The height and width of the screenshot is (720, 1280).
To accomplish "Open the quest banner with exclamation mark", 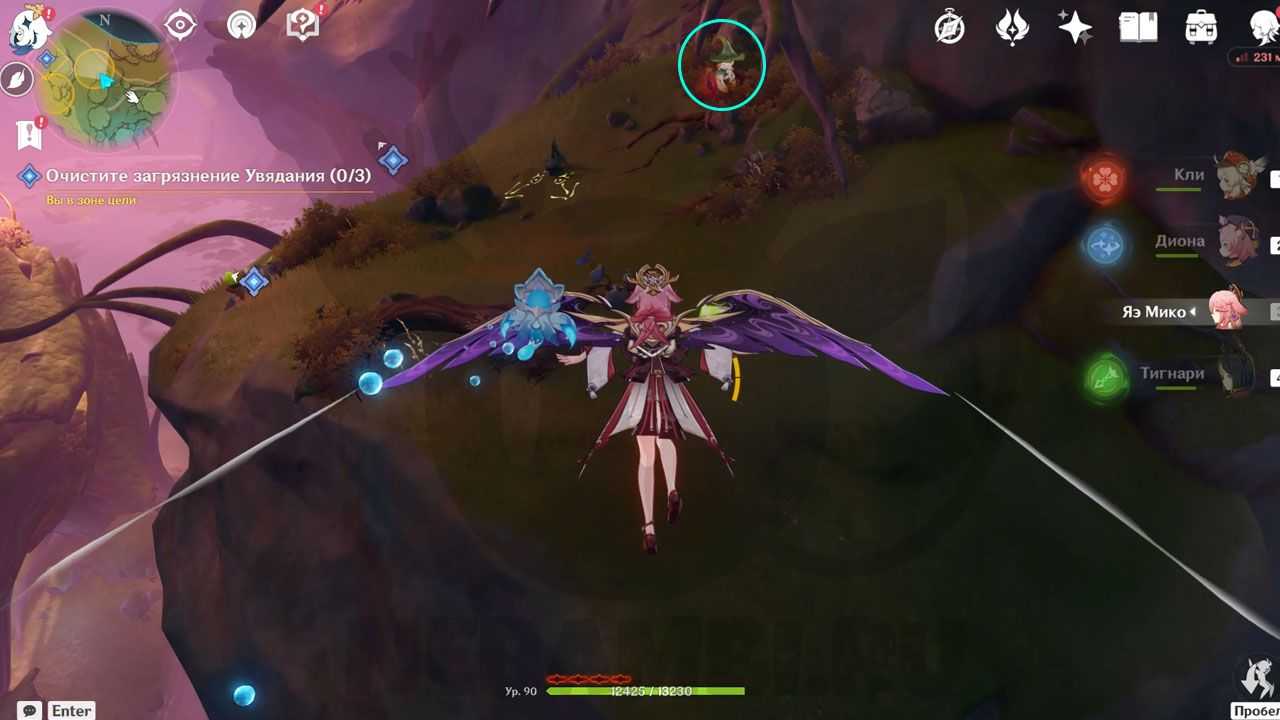I will [29, 132].
